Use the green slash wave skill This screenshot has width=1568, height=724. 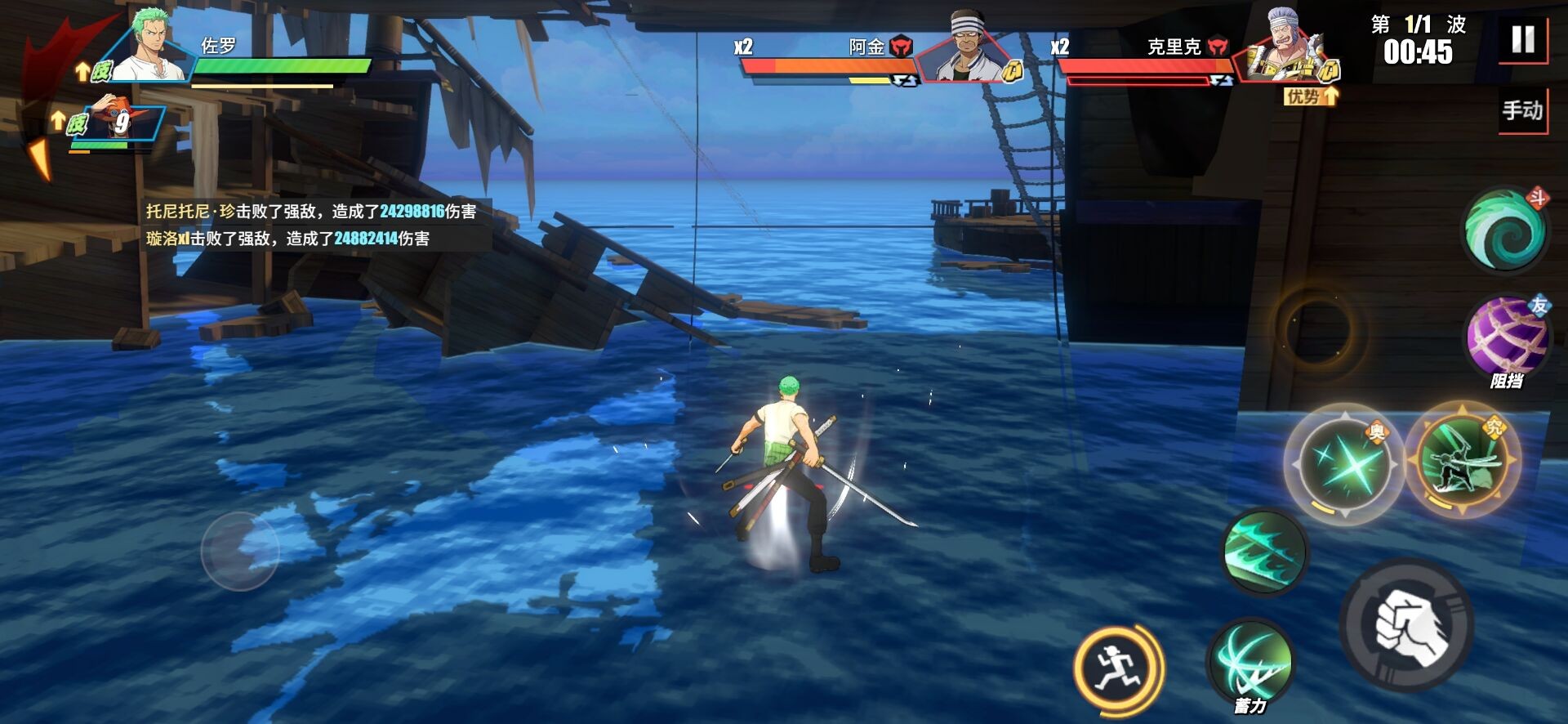tap(1265, 552)
